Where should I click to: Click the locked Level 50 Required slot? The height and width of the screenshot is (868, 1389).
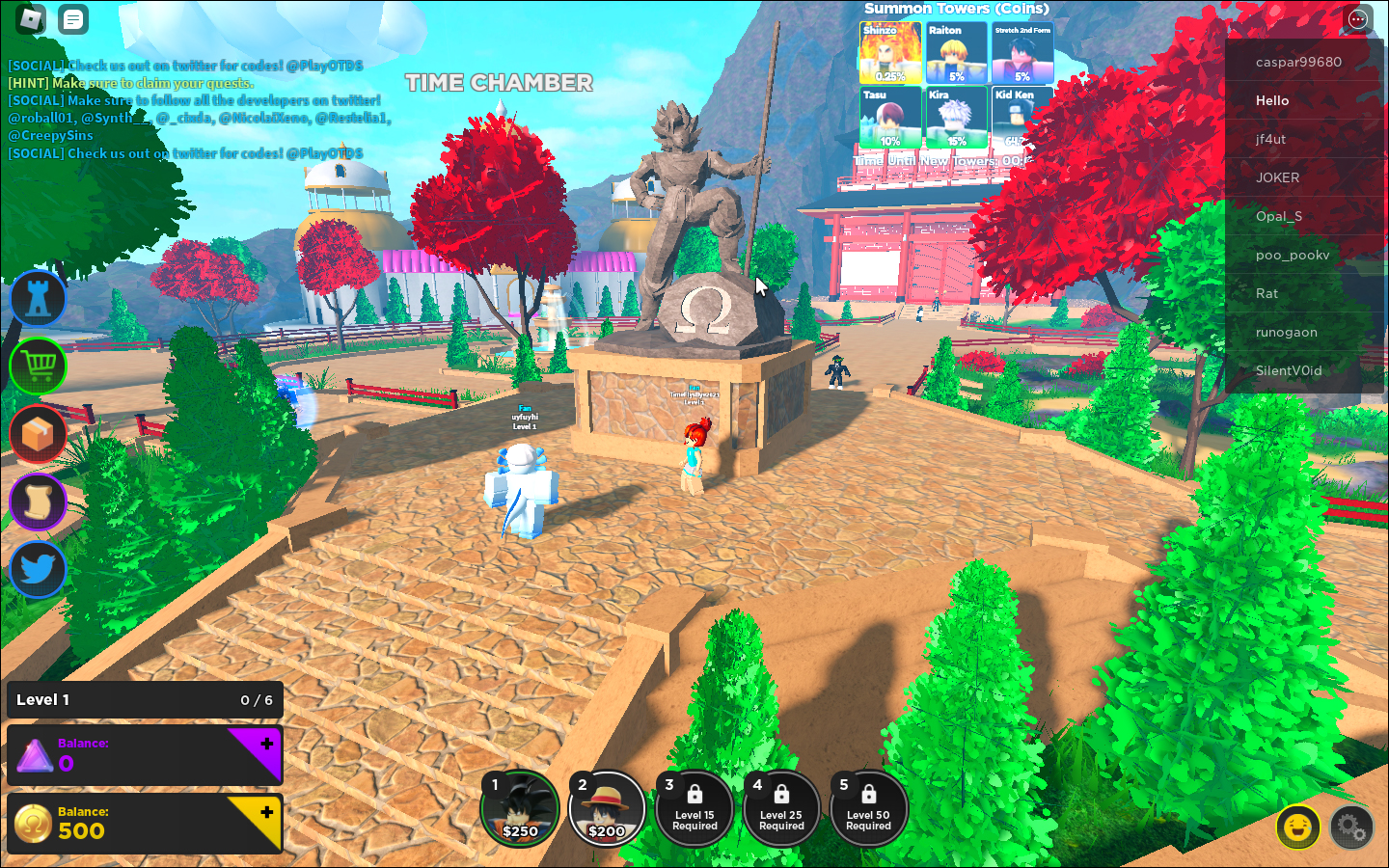[868, 808]
